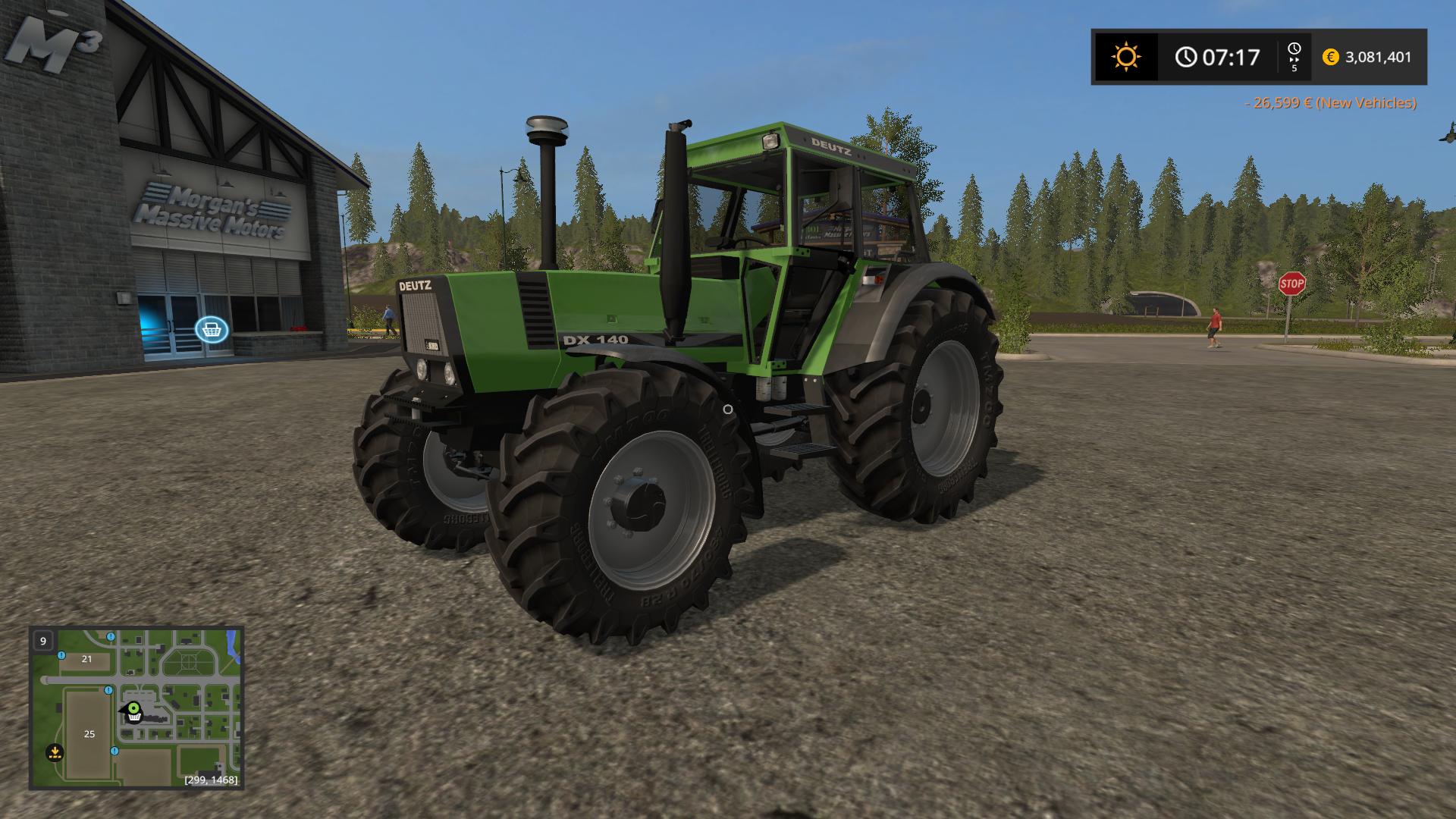Image resolution: width=1456 pixels, height=819 pixels.
Task: Click field 21 on the minimap
Action: (86, 659)
